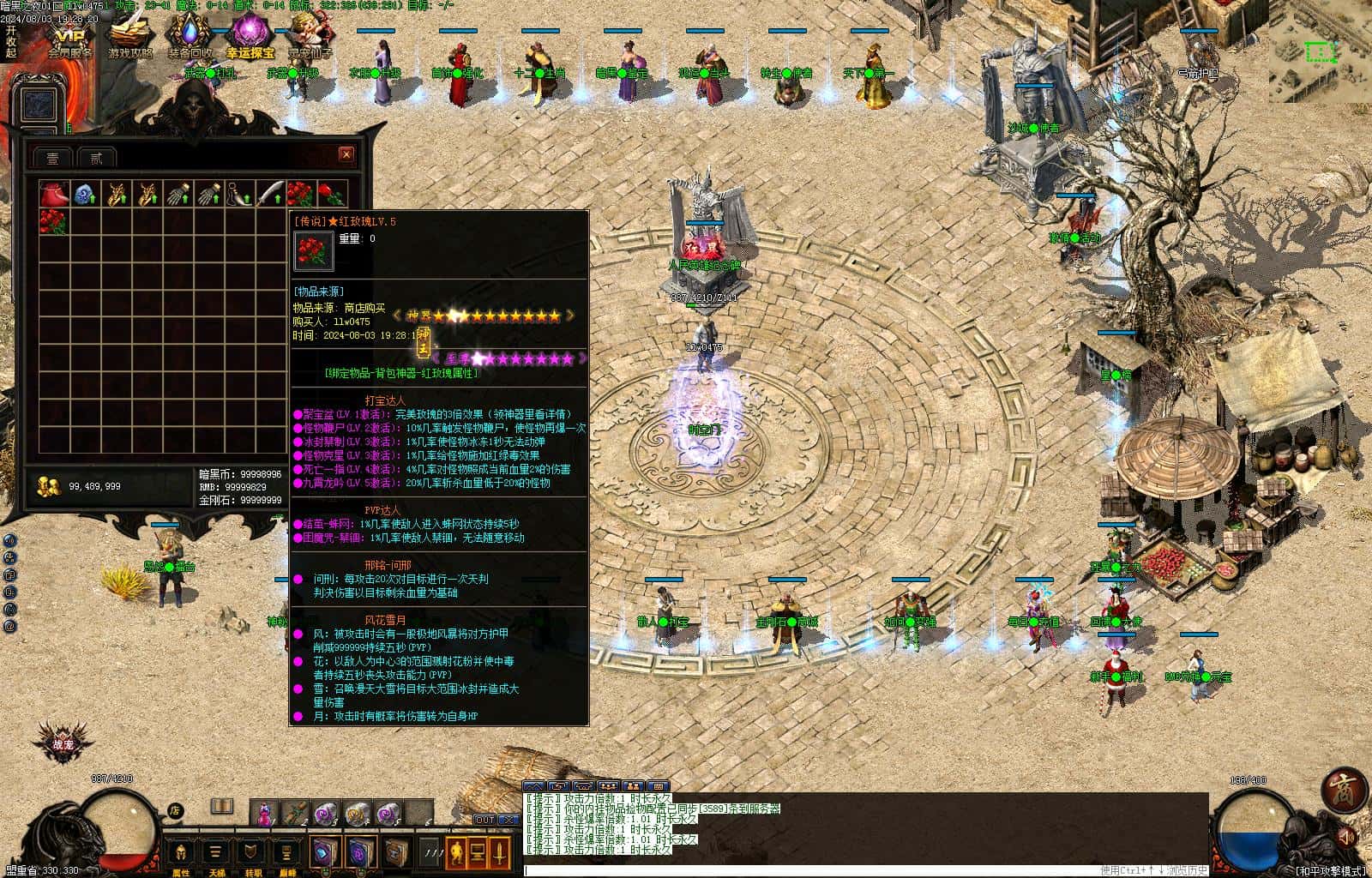
Task: Toggle the sound speaker icon
Action: [x=1347, y=836]
